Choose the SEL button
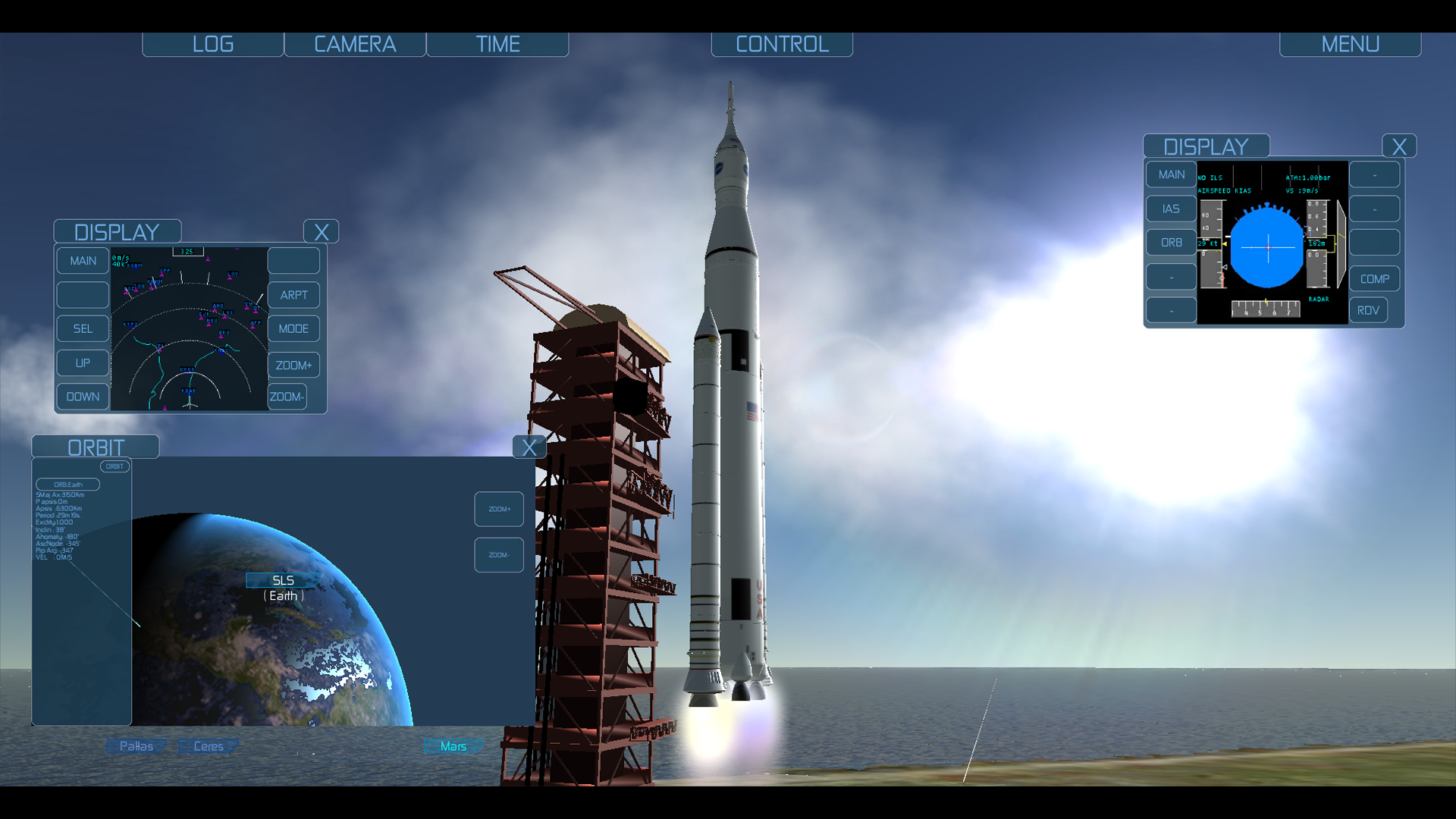The height and width of the screenshot is (819, 1456). [83, 328]
